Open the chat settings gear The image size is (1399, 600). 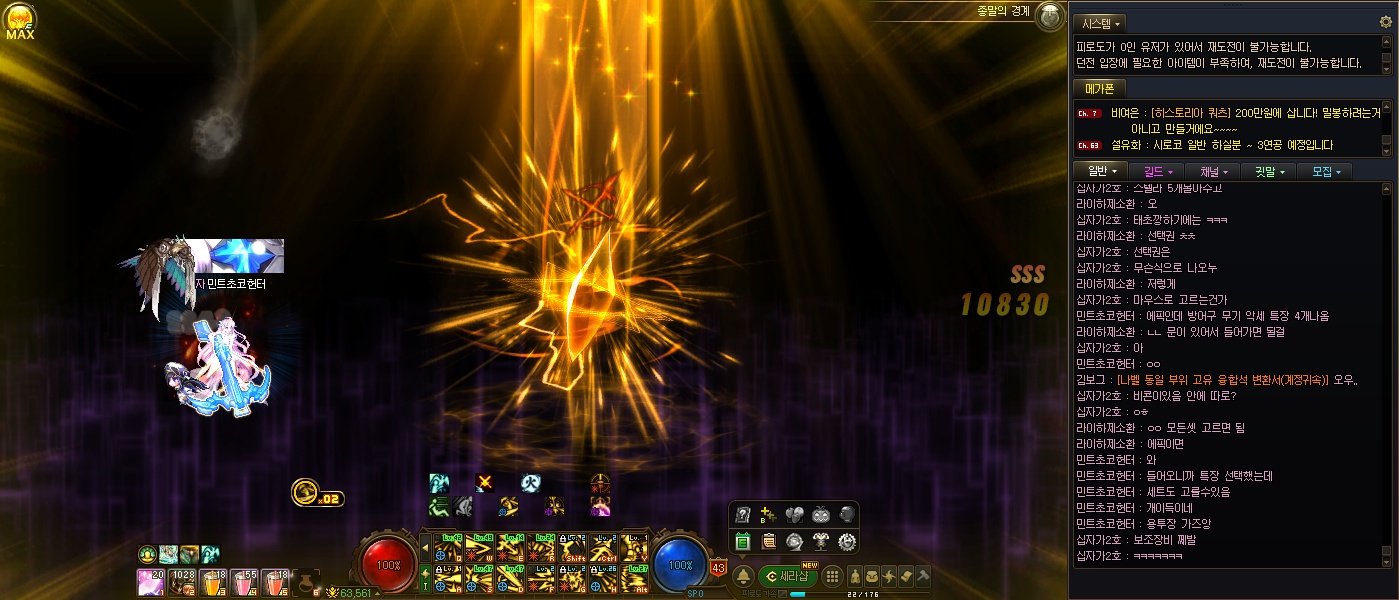1385,22
